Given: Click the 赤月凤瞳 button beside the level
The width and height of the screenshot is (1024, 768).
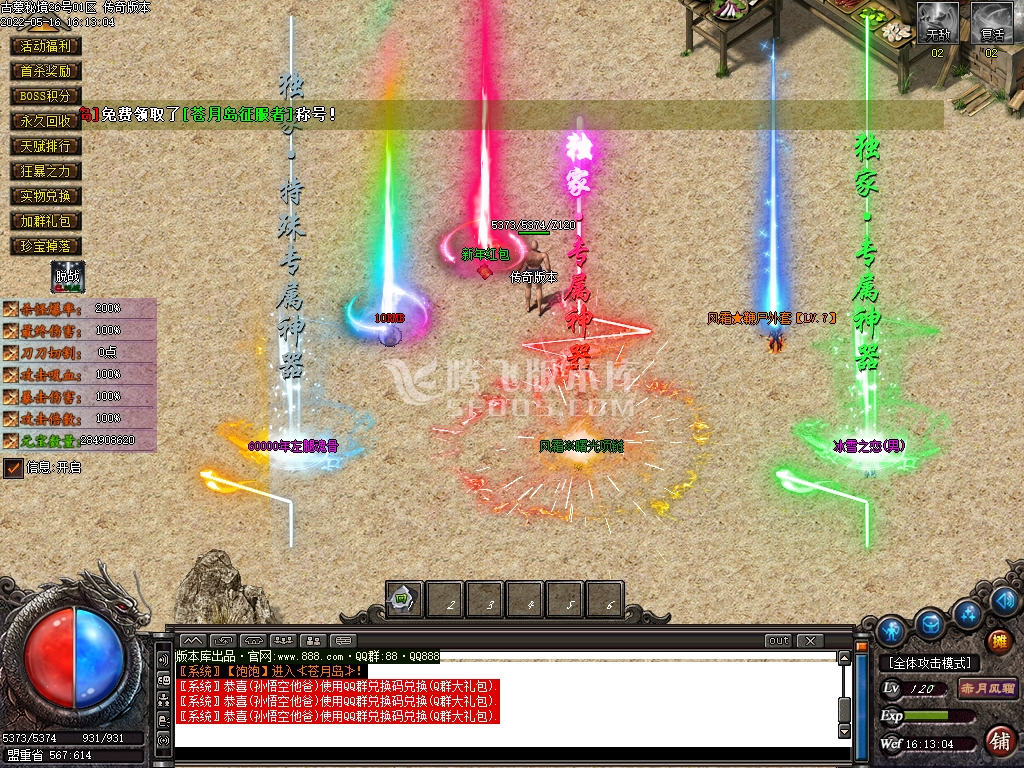Looking at the screenshot, I should [x=987, y=689].
